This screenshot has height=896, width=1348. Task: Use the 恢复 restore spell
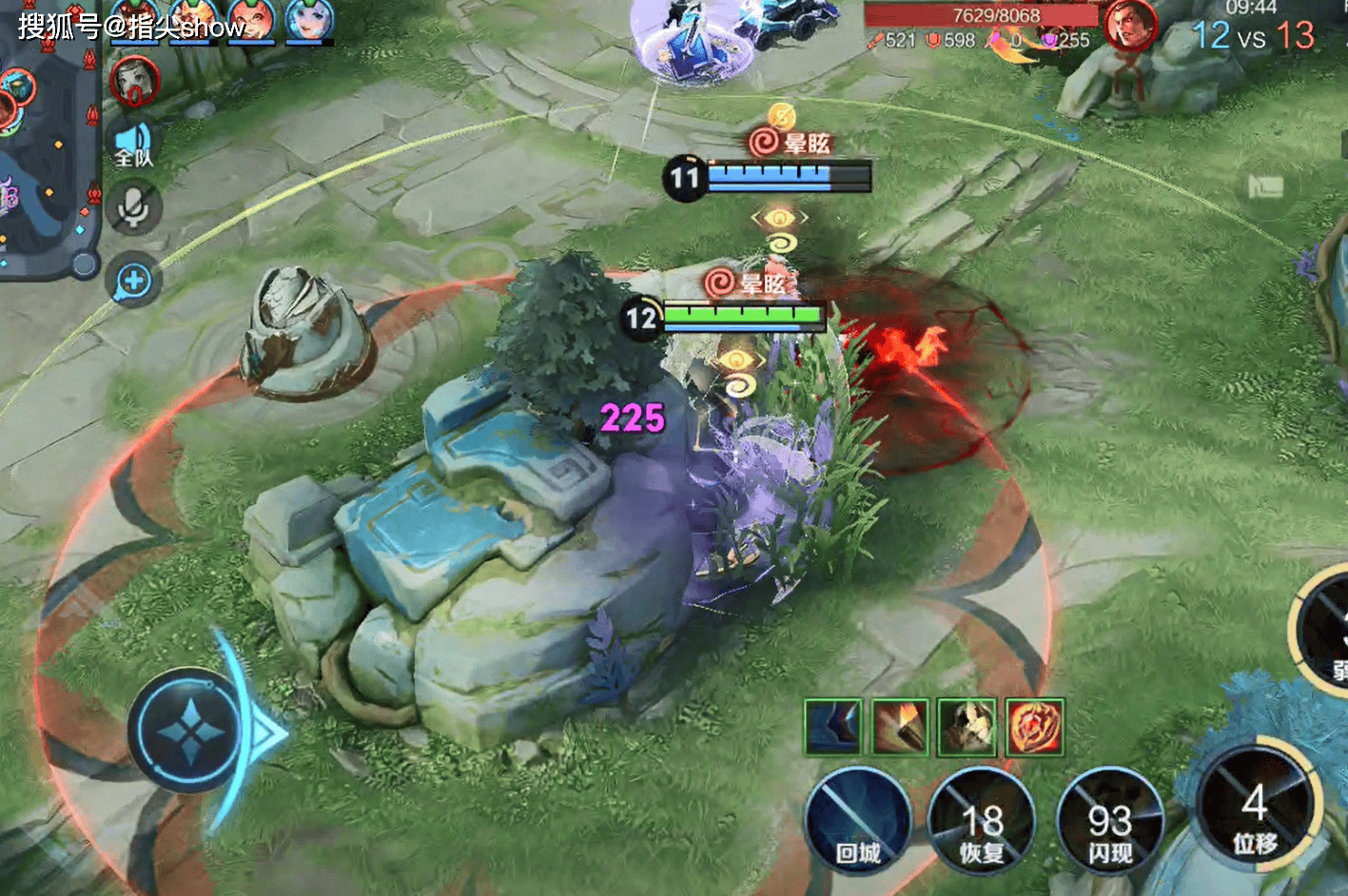coord(981,822)
